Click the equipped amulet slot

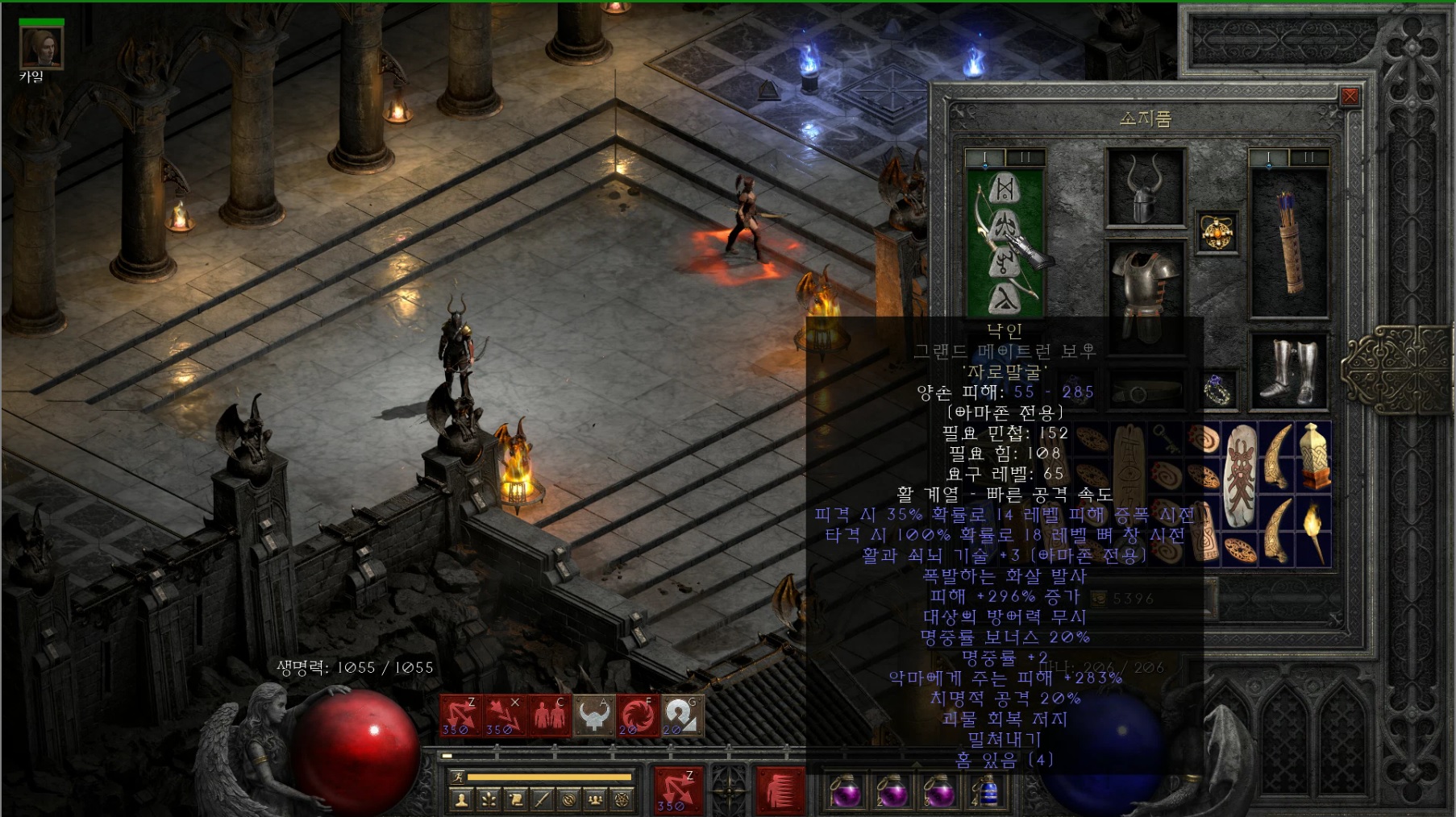pyautogui.click(x=1216, y=233)
